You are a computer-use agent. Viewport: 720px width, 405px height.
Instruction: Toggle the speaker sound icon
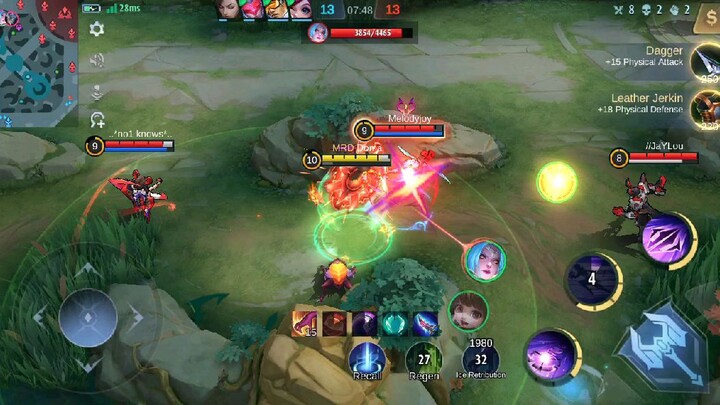coord(97,60)
